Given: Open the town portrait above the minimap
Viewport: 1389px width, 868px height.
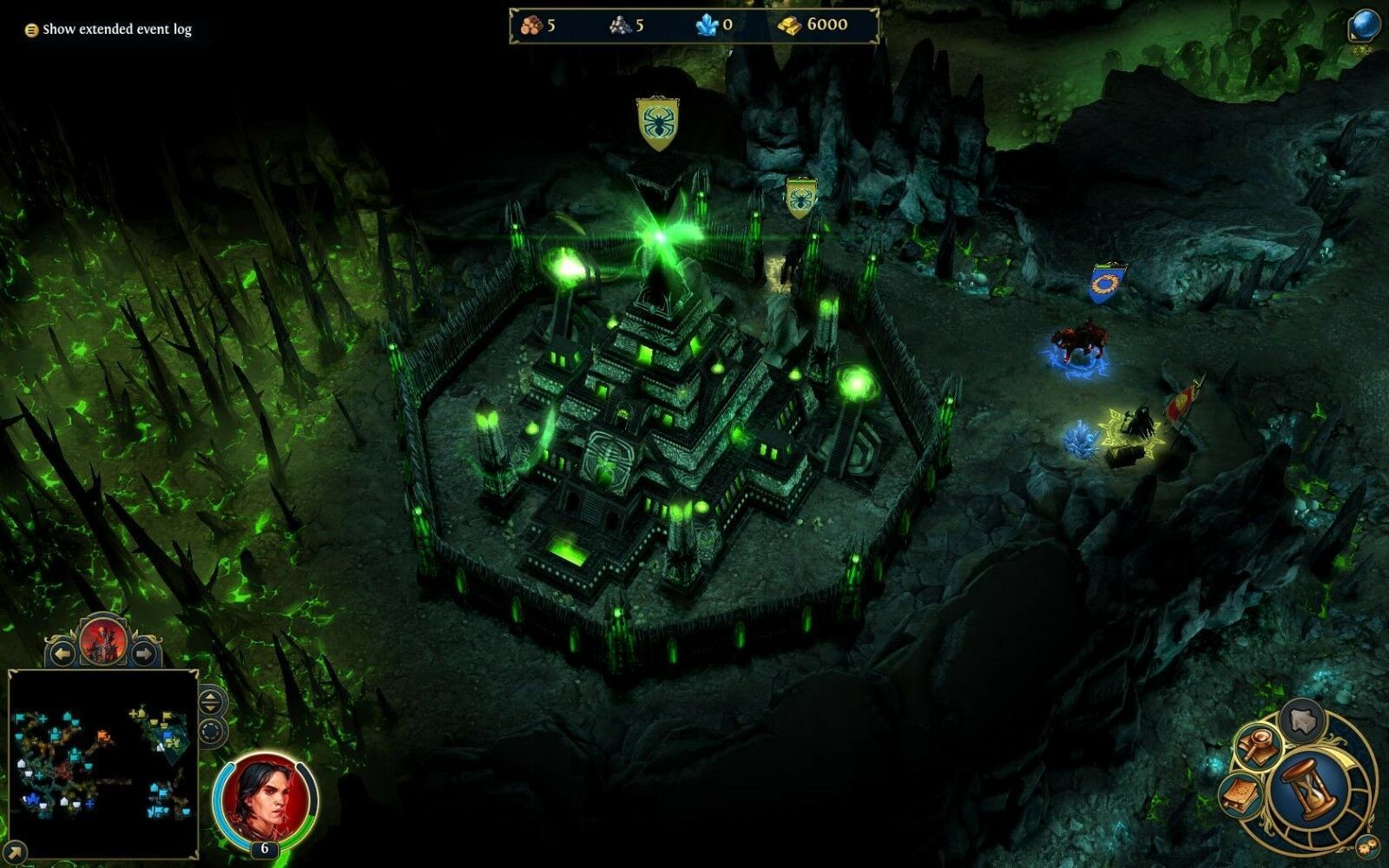Looking at the screenshot, I should tap(103, 641).
